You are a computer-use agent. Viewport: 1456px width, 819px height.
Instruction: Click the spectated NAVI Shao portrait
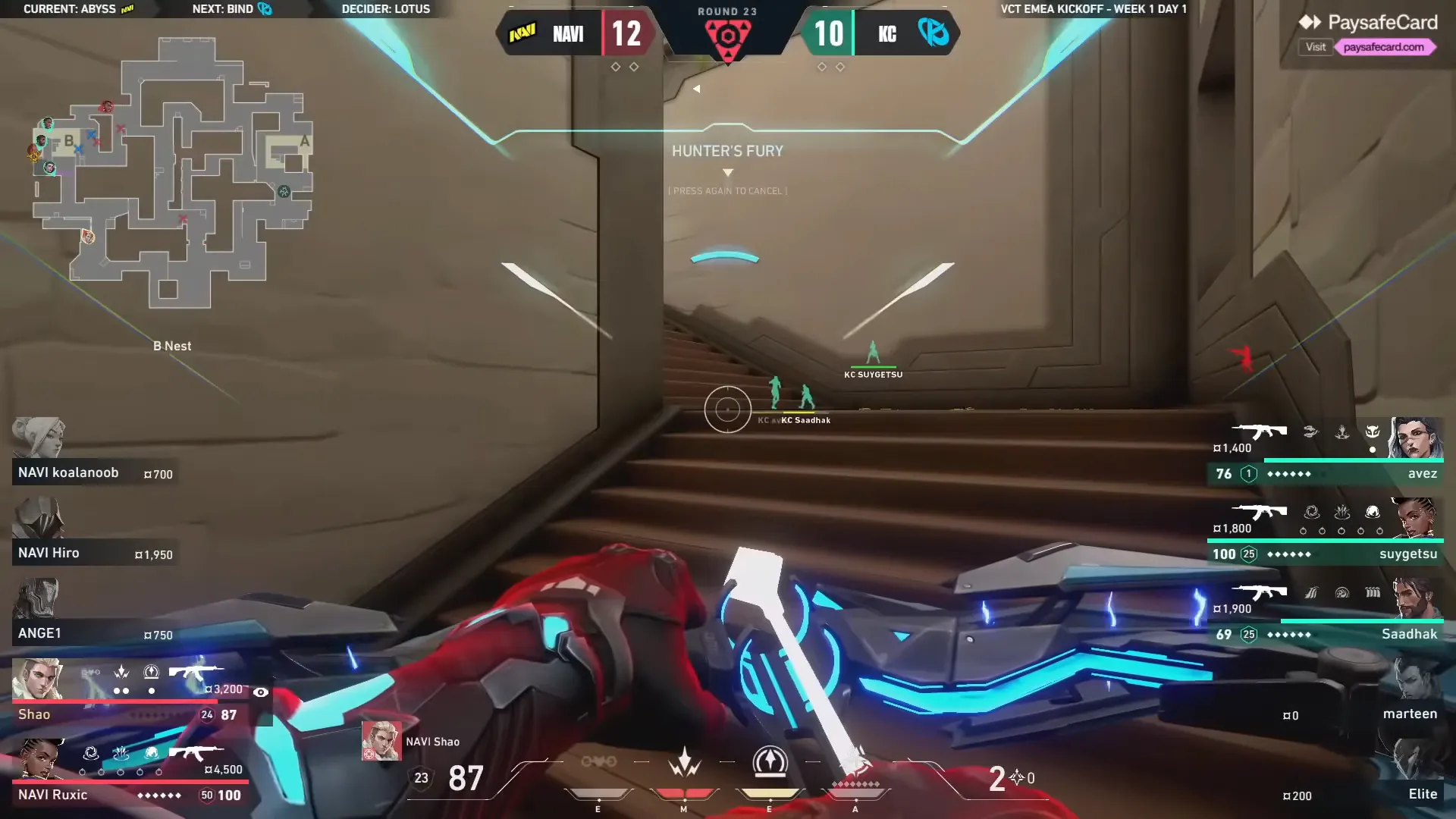tap(381, 741)
